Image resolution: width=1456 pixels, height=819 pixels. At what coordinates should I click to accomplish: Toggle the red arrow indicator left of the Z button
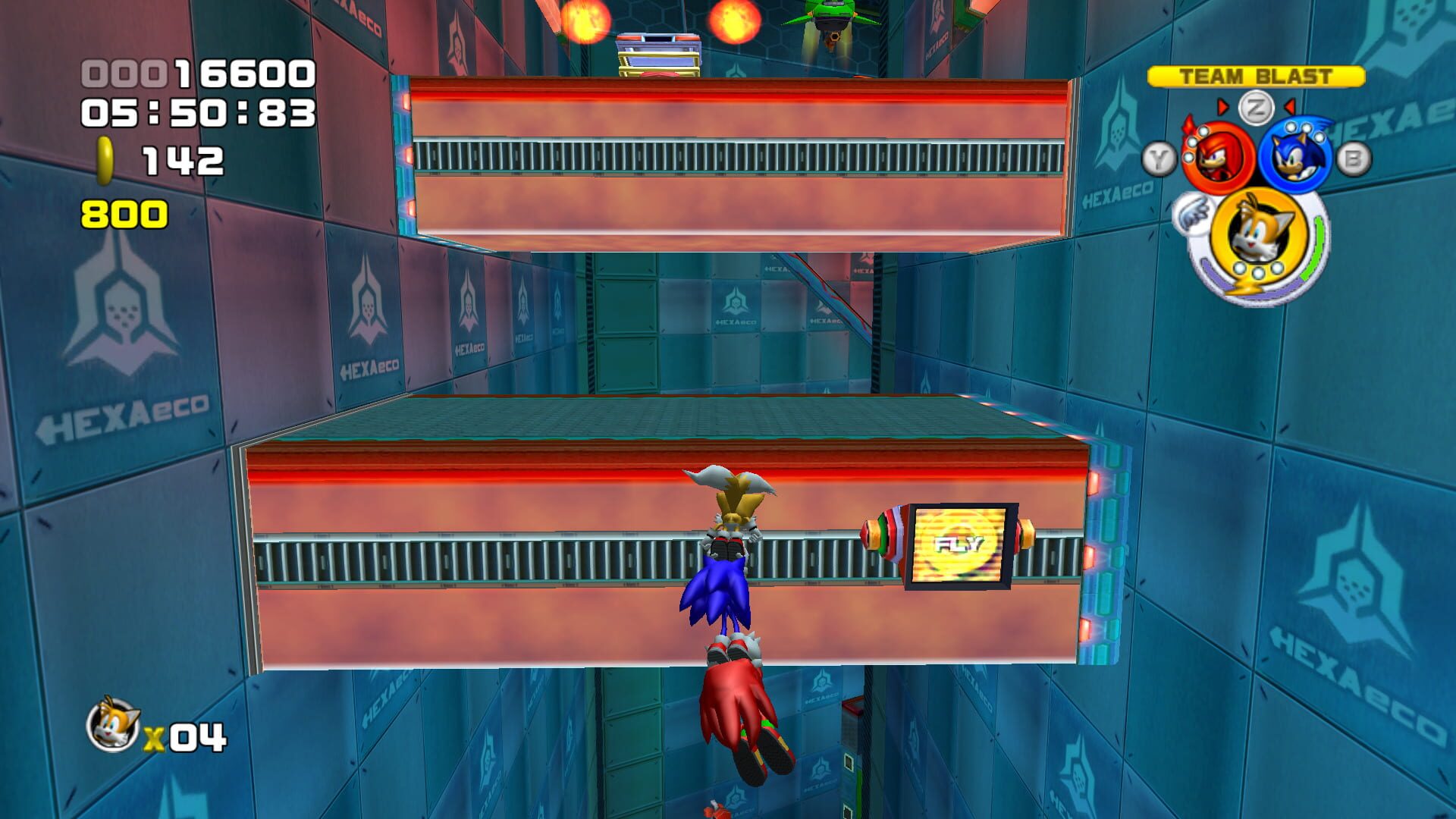(1223, 108)
